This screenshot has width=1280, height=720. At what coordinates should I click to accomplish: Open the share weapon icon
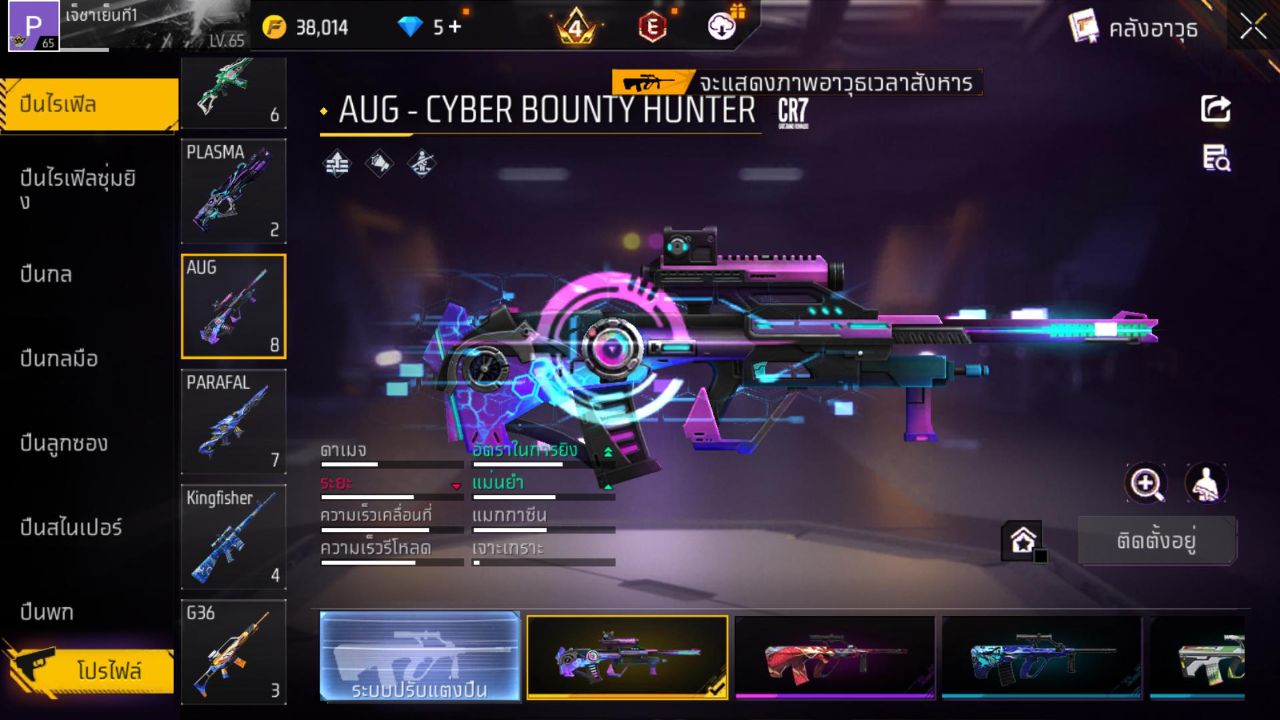coord(1215,109)
